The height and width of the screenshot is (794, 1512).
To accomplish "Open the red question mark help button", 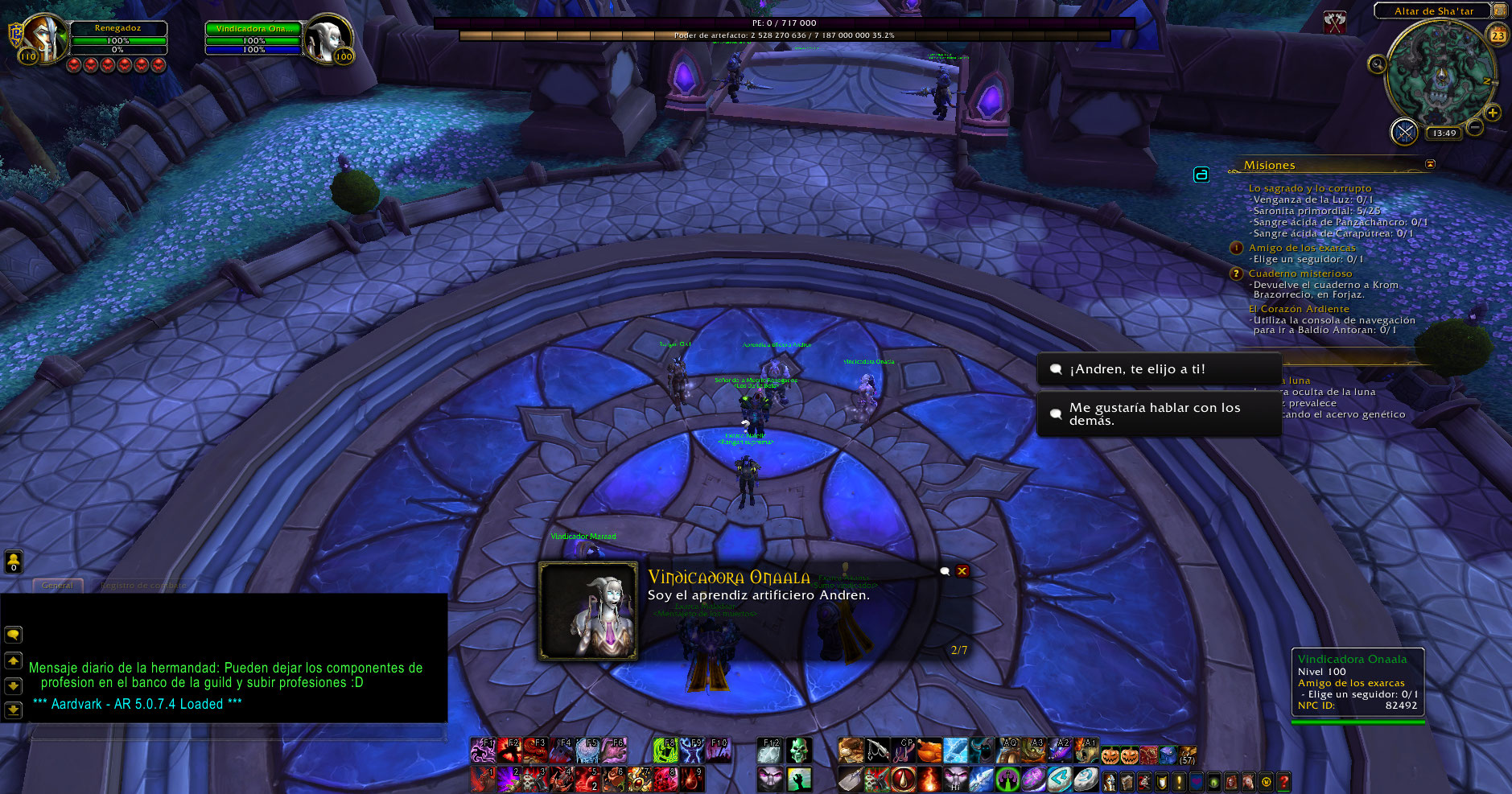I will (x=1283, y=780).
